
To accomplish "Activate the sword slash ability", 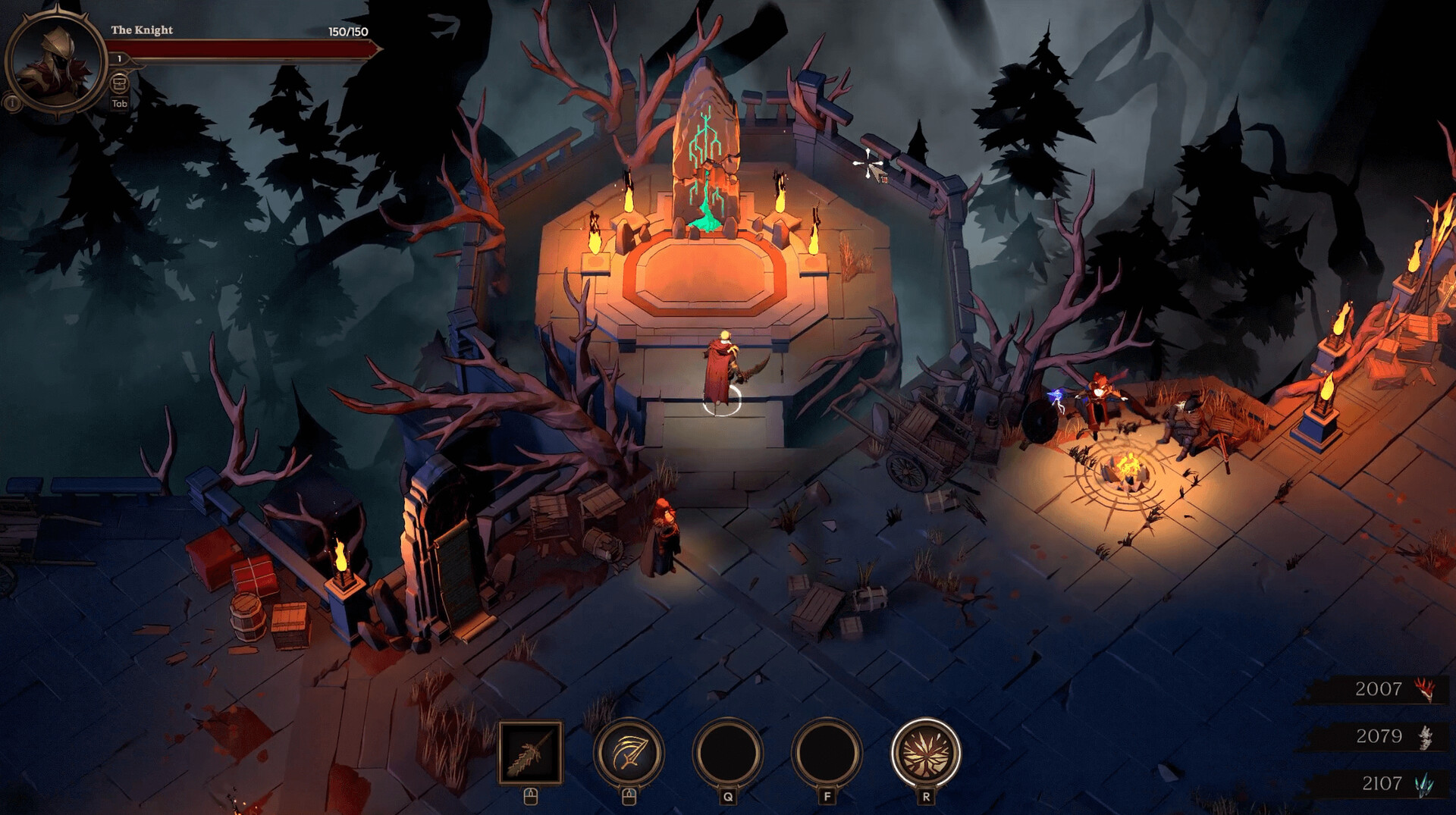I will 629,752.
